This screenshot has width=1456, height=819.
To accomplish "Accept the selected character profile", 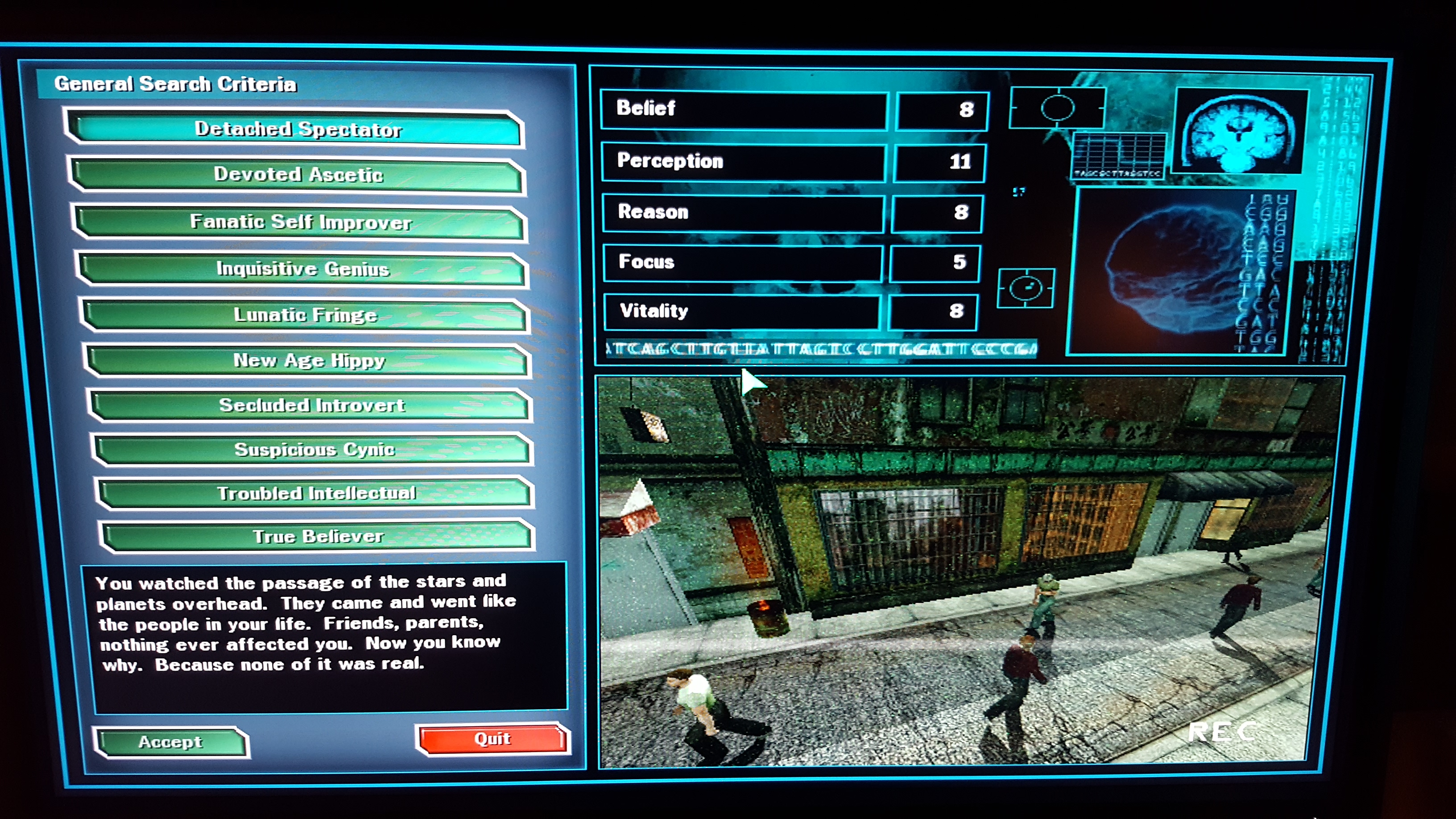I will pyautogui.click(x=171, y=741).
